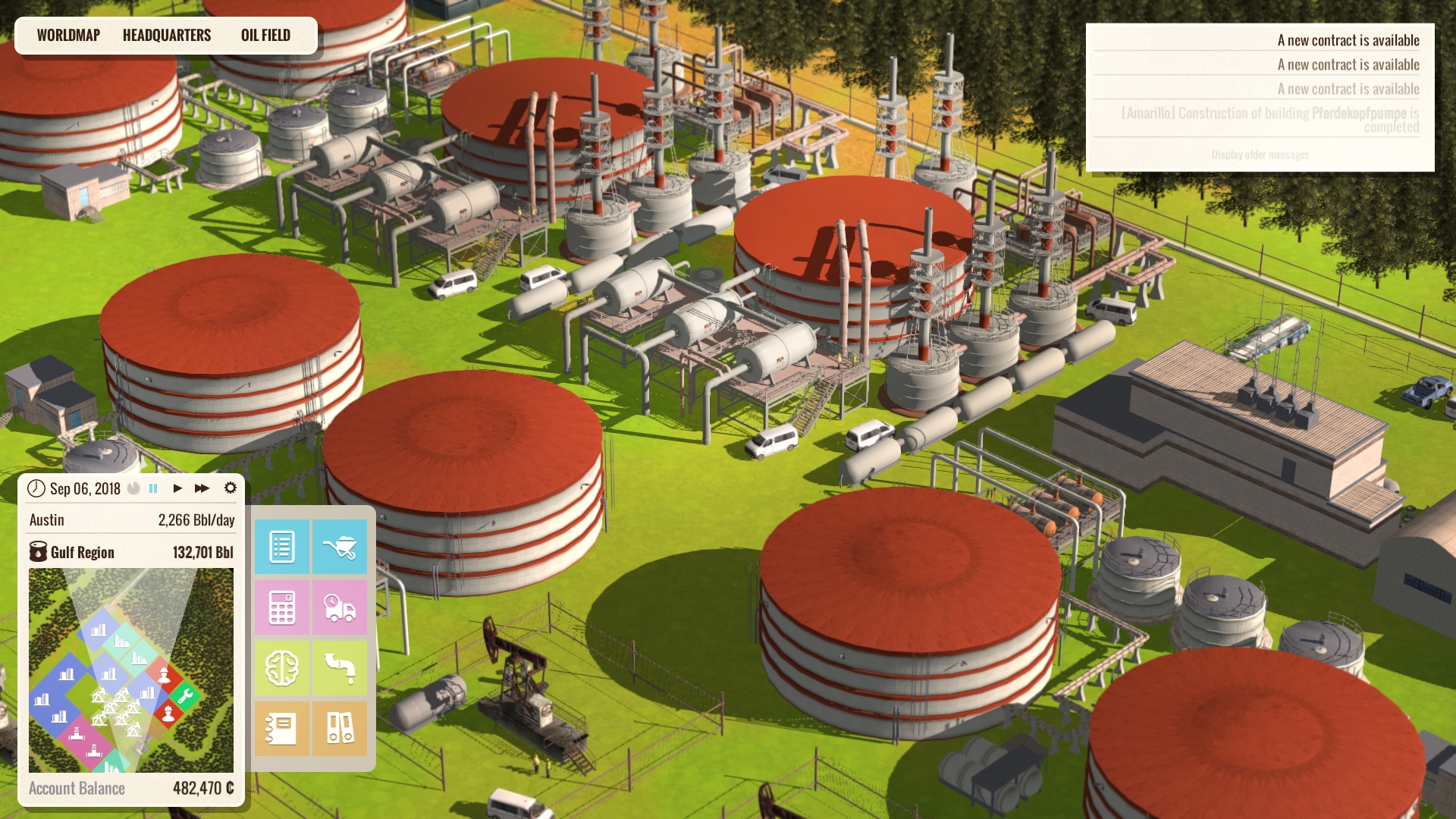The width and height of the screenshot is (1456, 819).
Task: Switch to the WORLDMAP tab
Action: [68, 34]
